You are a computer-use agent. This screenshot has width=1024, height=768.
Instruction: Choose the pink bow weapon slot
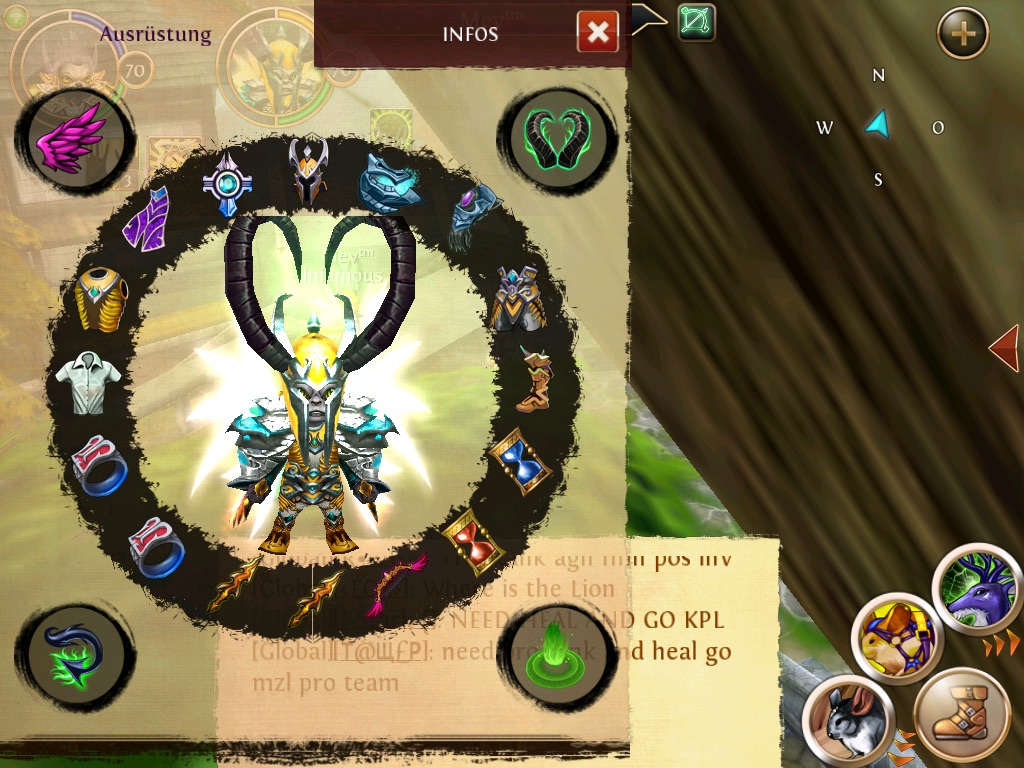click(399, 584)
